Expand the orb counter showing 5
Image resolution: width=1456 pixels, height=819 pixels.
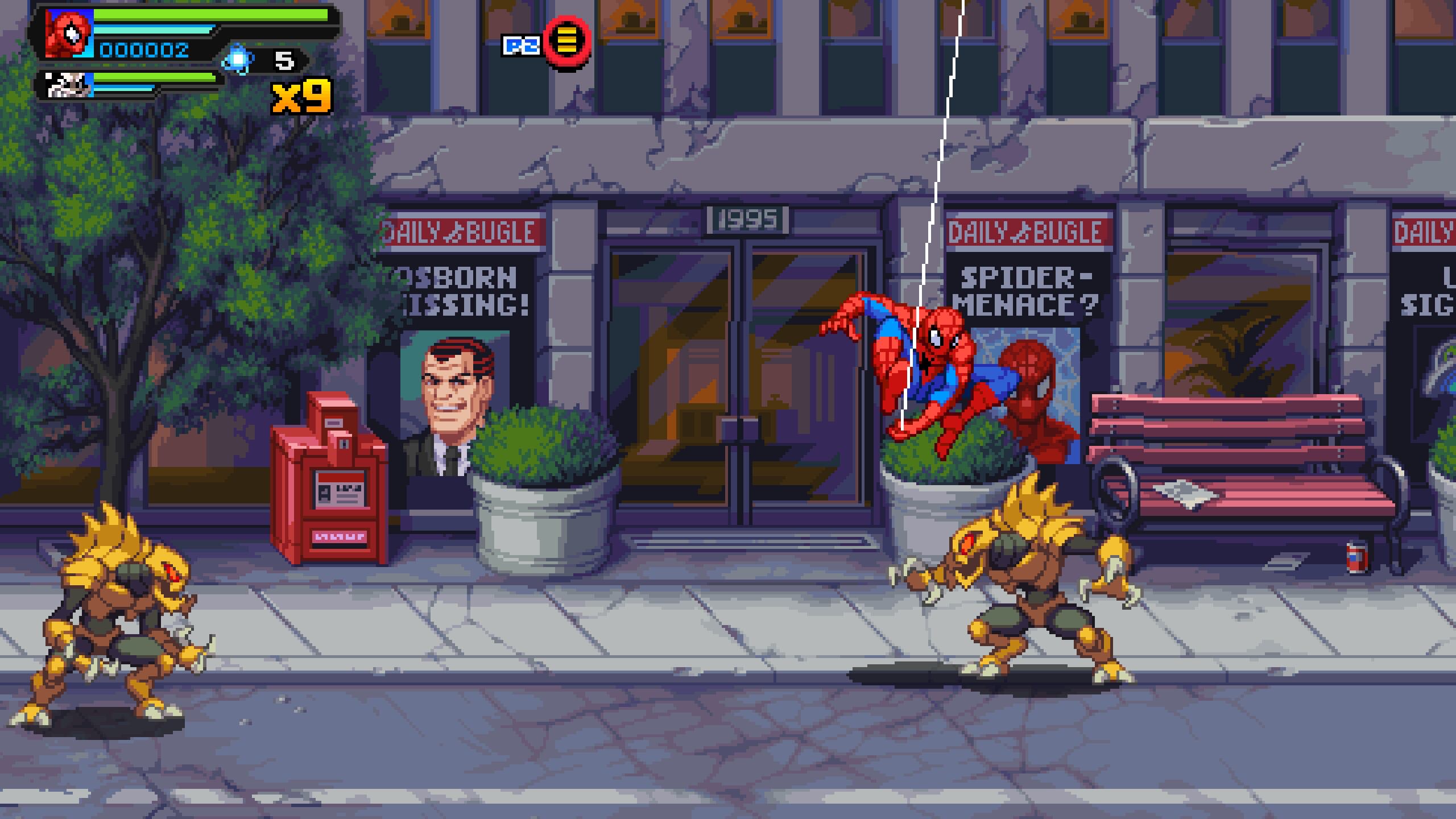[284, 60]
